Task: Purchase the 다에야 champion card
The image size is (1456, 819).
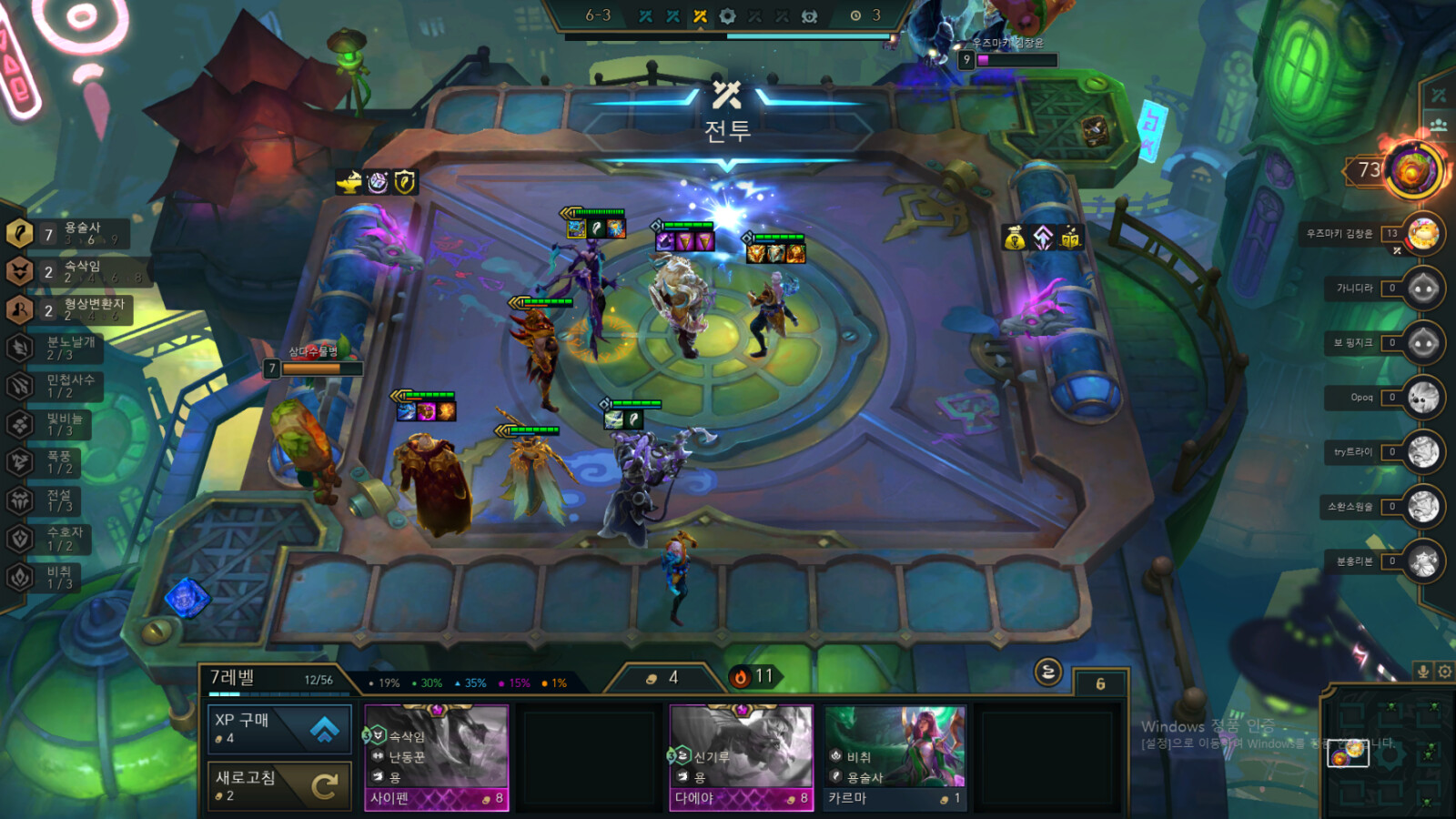Action: 742,757
